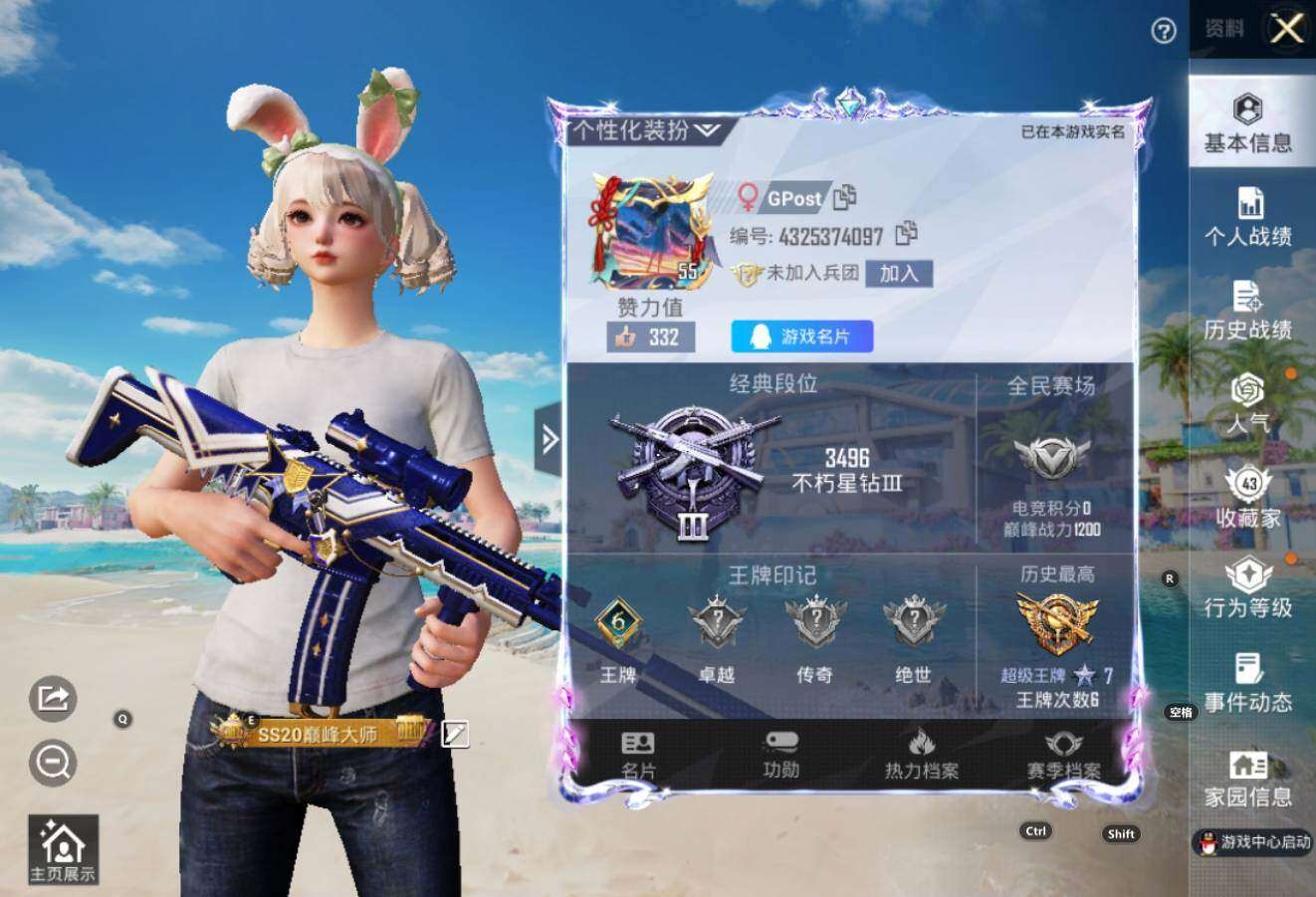Open the 个人战绩 tab

(1247, 217)
